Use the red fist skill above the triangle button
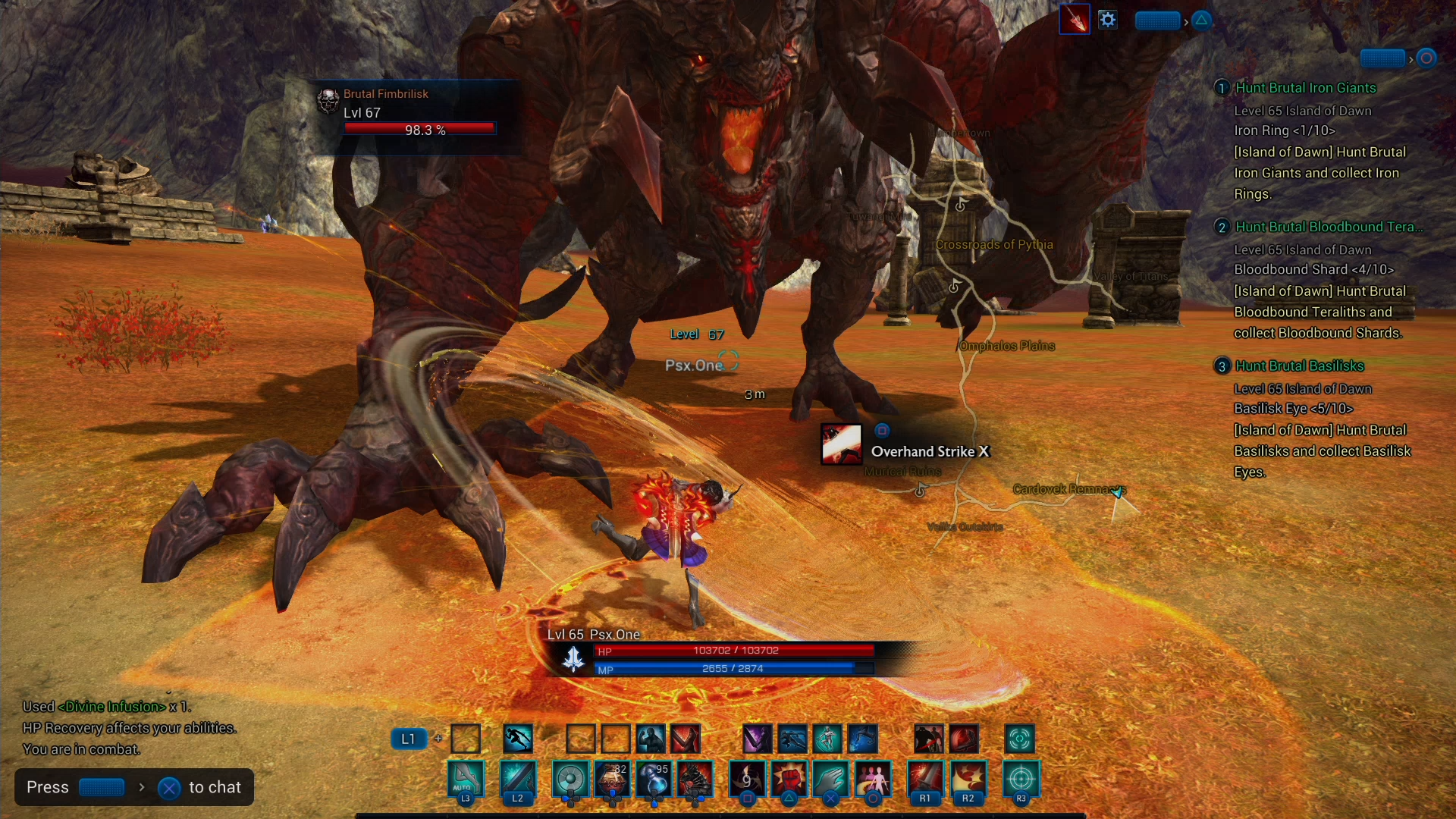This screenshot has width=1456, height=819. (x=791, y=780)
